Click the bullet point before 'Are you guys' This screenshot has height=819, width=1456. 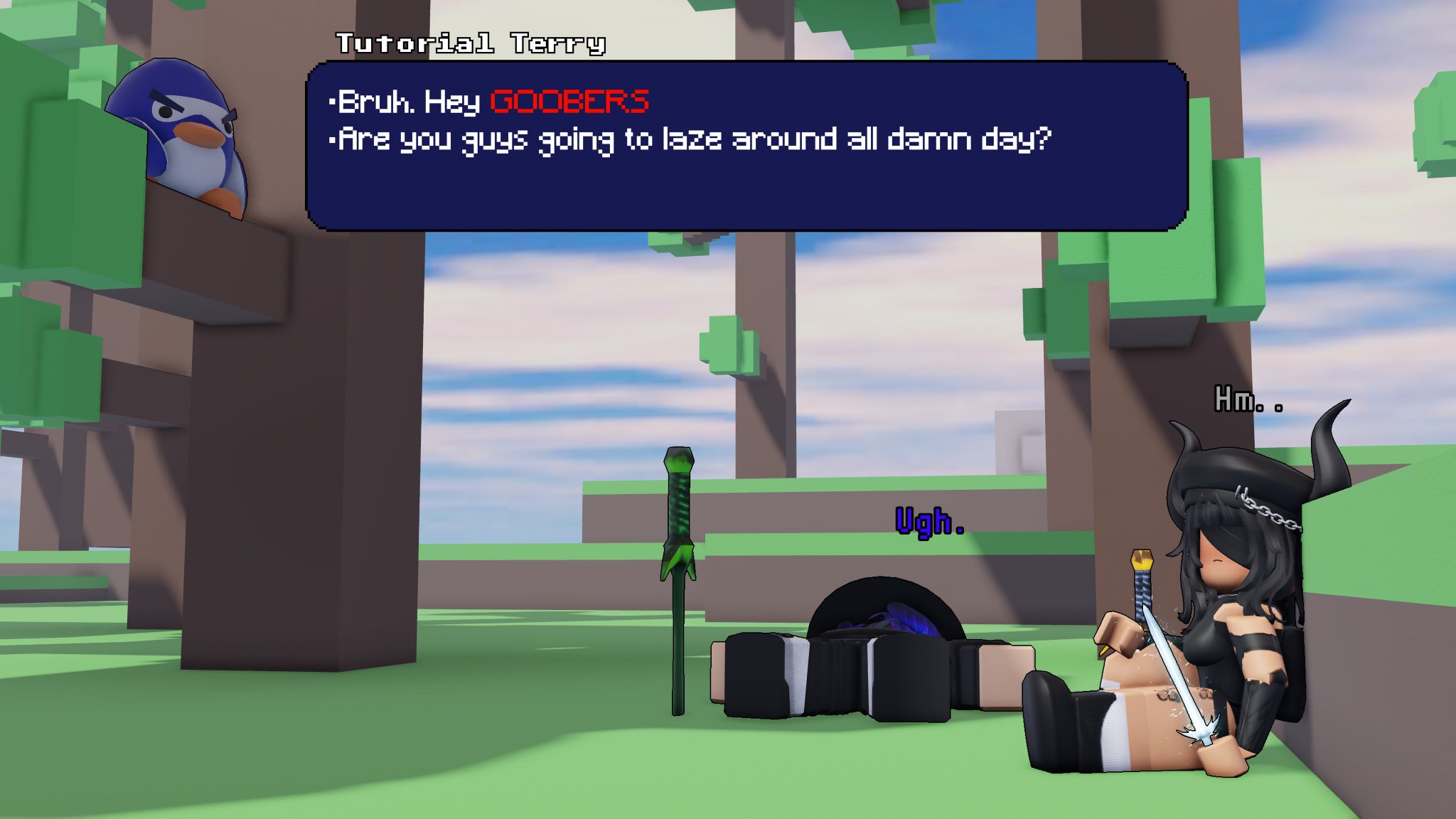click(x=331, y=140)
